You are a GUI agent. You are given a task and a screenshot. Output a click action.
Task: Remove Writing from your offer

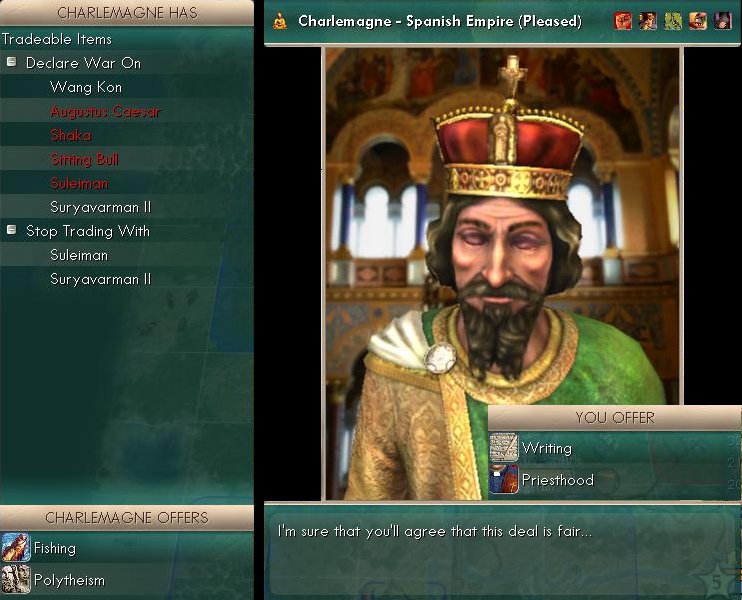(546, 448)
